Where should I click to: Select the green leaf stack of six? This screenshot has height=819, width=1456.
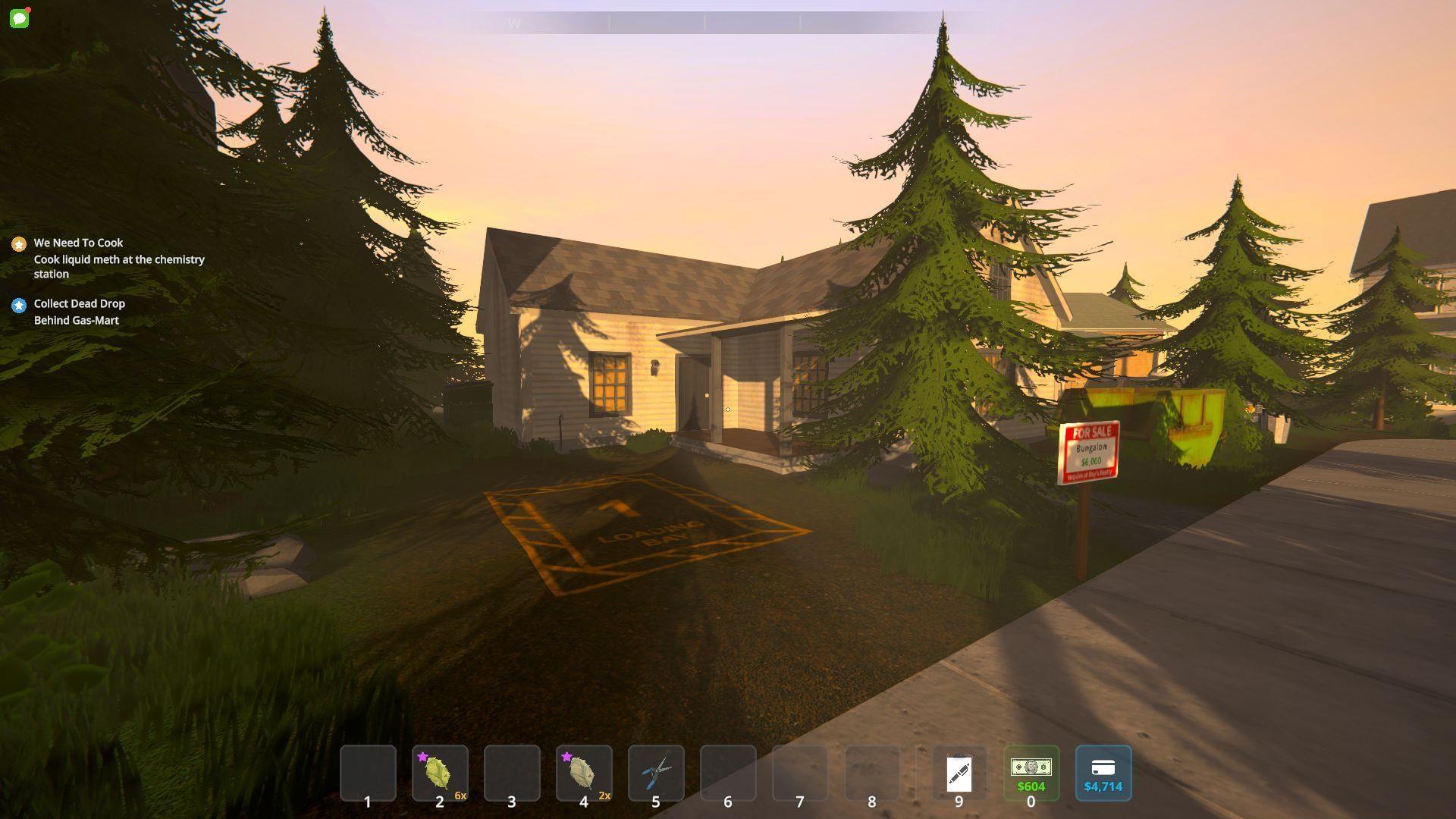[x=439, y=773]
